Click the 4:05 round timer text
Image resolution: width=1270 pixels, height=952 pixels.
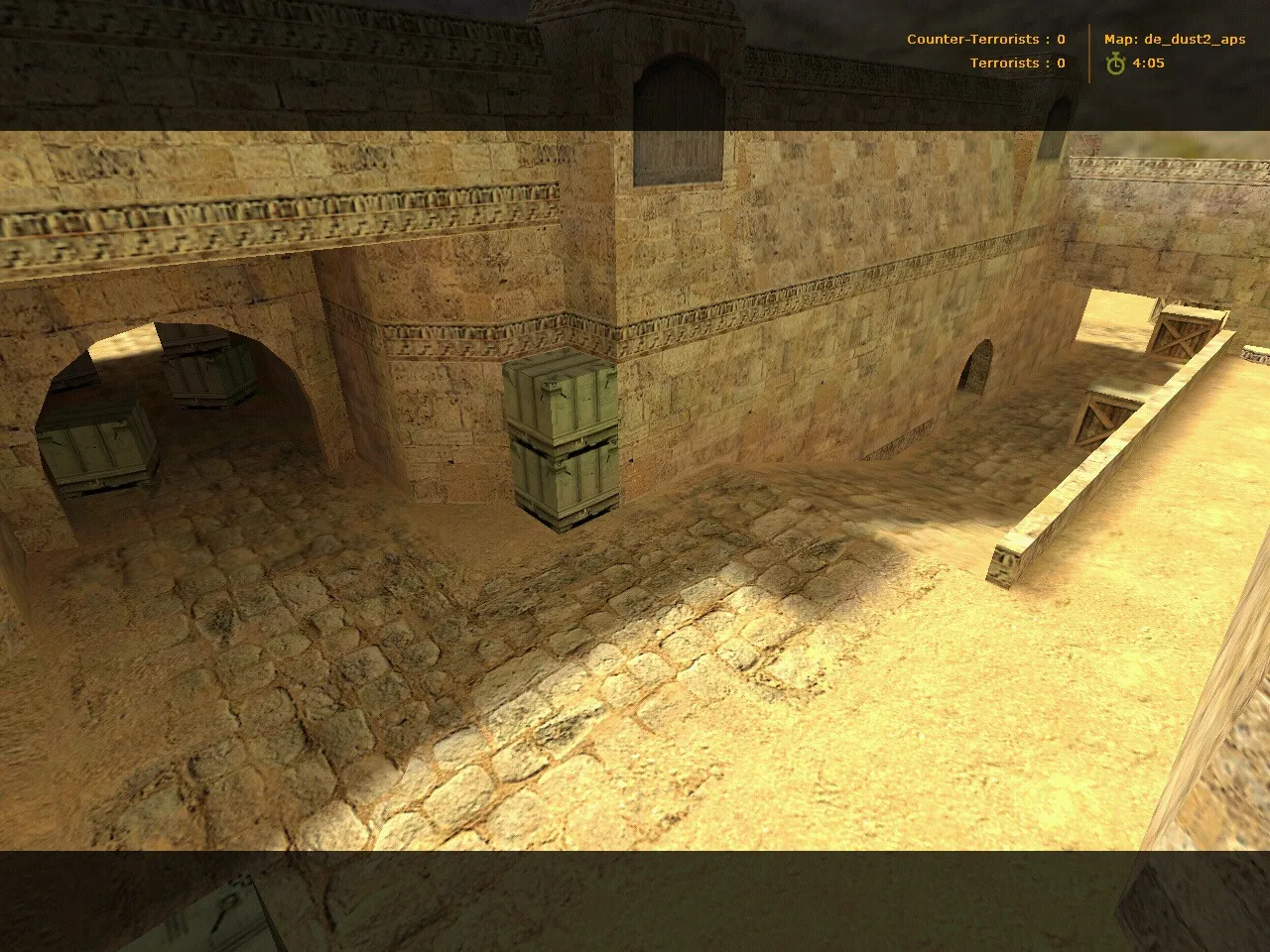(x=1147, y=62)
